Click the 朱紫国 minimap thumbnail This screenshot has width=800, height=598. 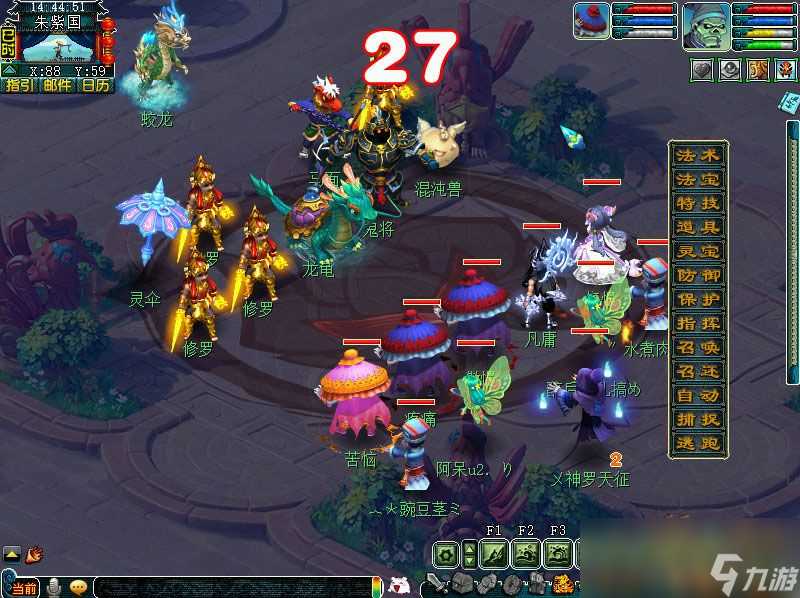[57, 46]
